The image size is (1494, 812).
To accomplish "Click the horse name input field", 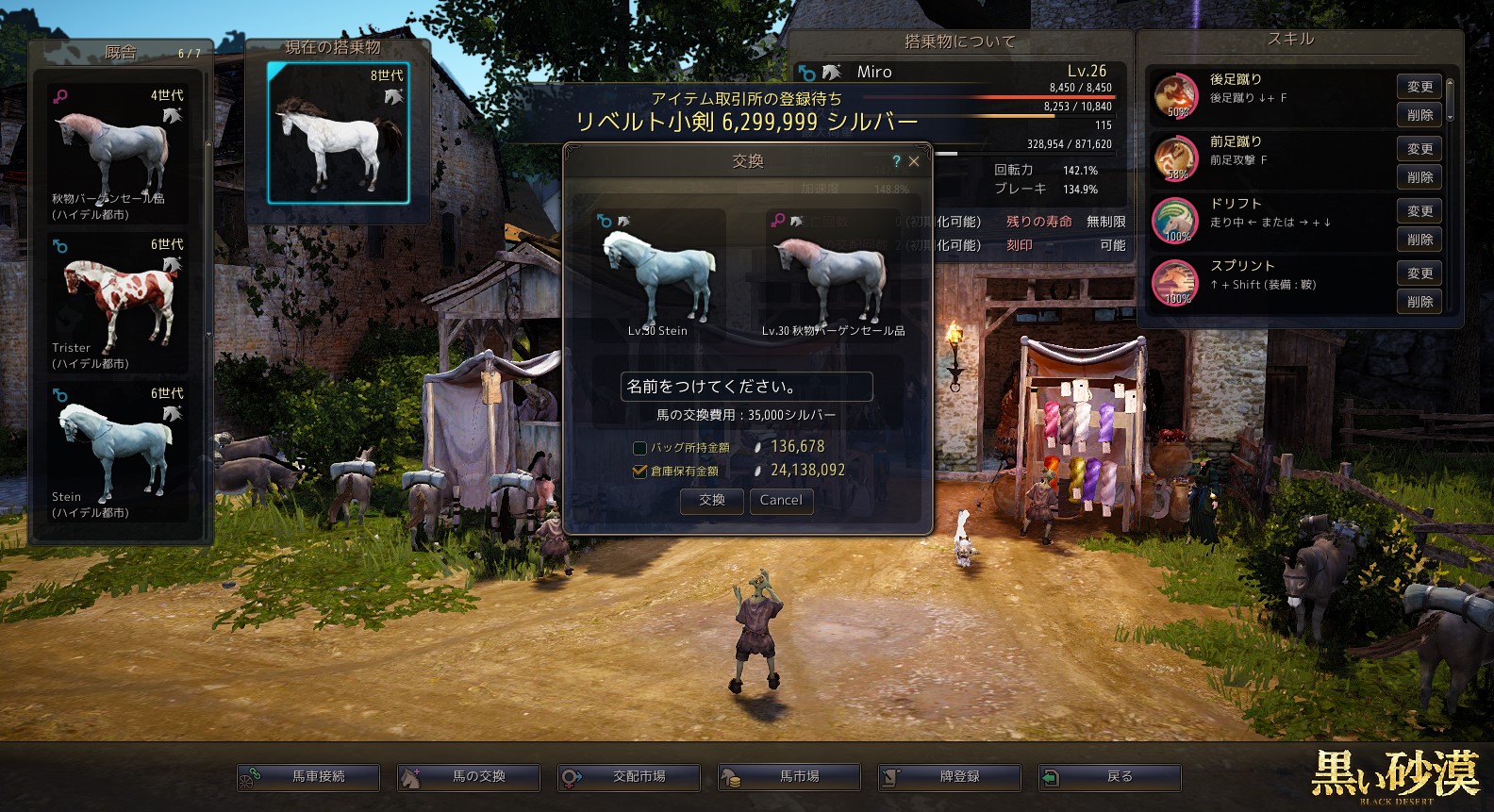I will [746, 387].
